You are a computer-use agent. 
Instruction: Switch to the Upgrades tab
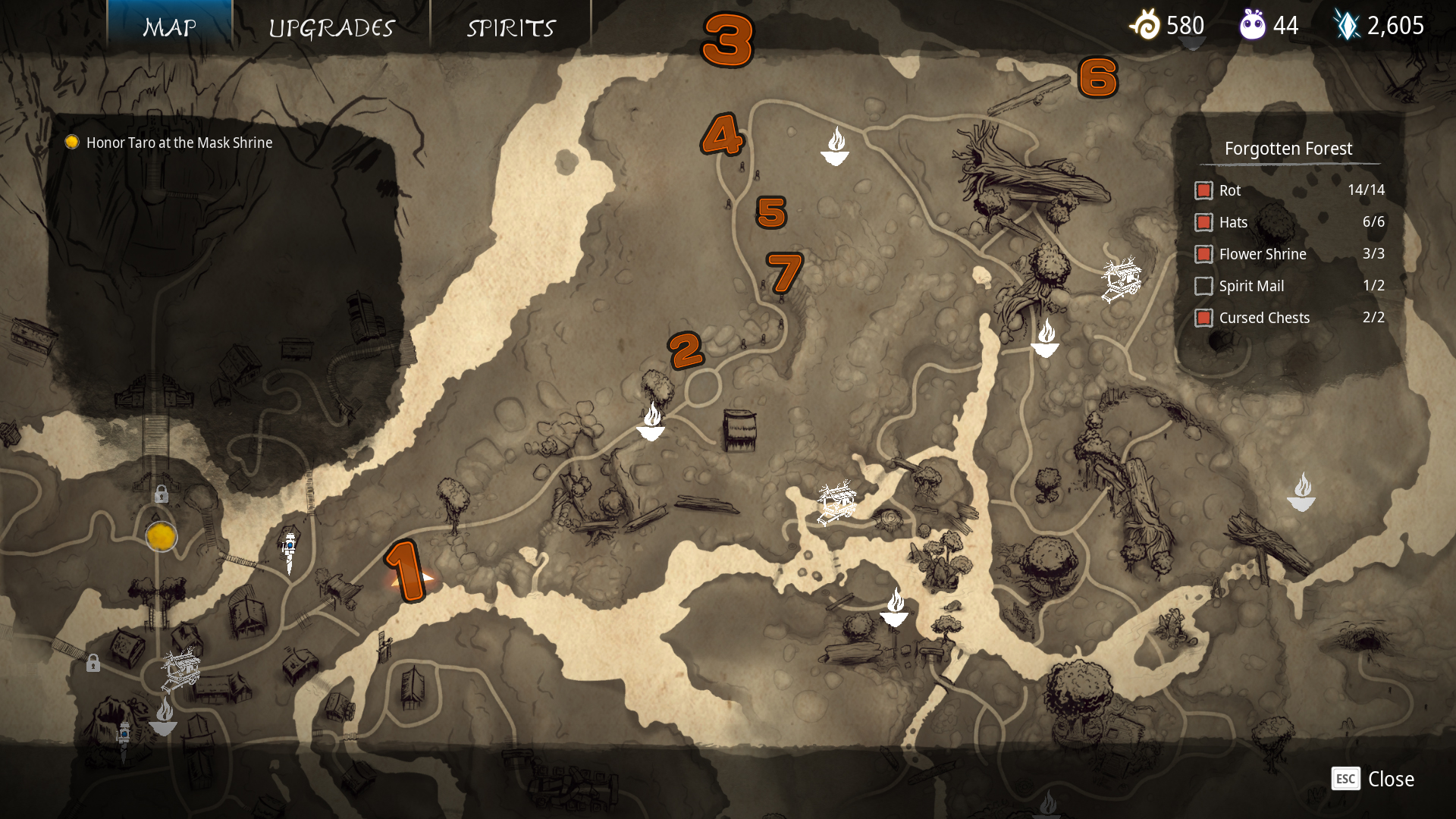[331, 28]
